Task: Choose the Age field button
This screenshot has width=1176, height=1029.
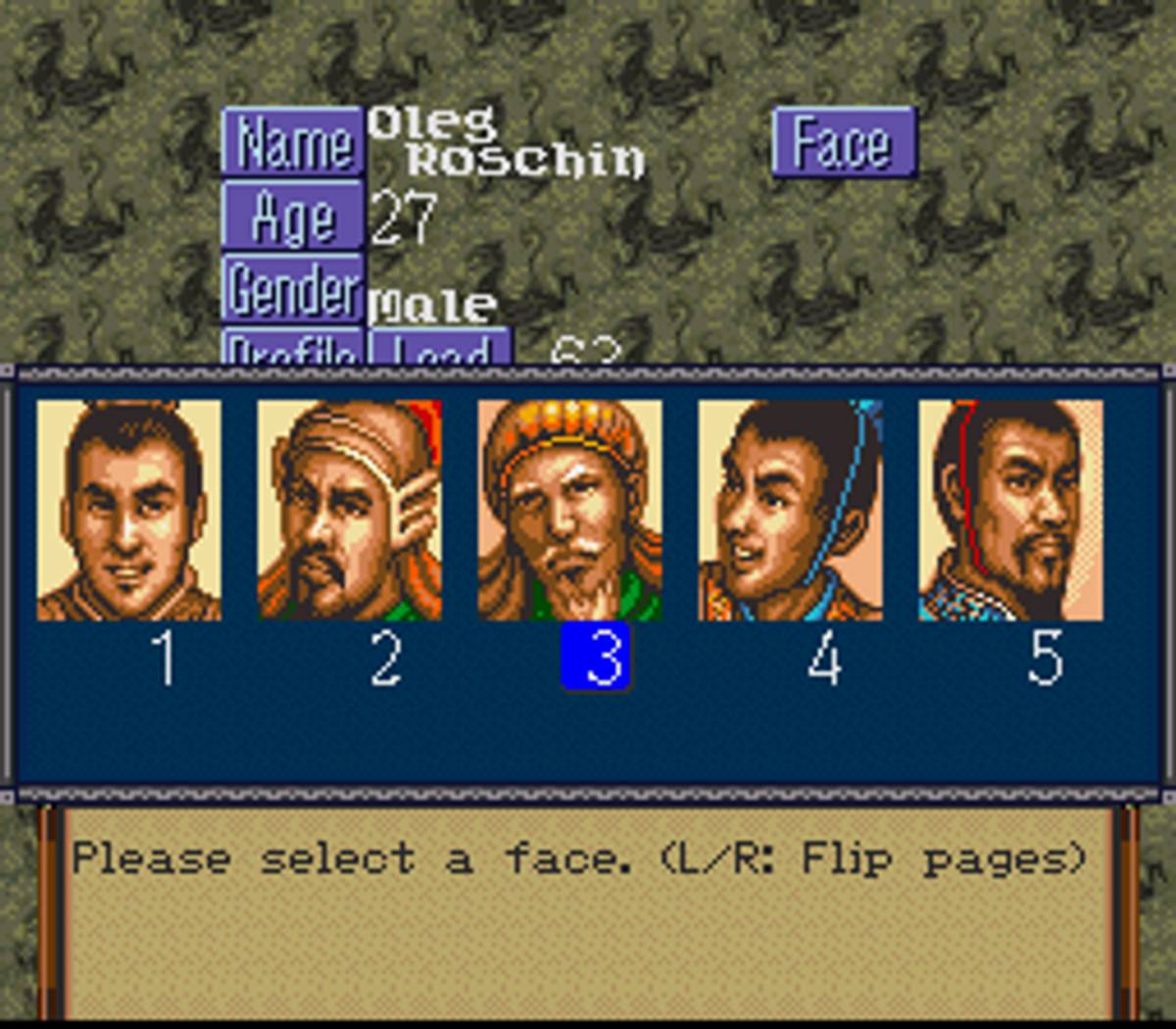Action: click(293, 216)
